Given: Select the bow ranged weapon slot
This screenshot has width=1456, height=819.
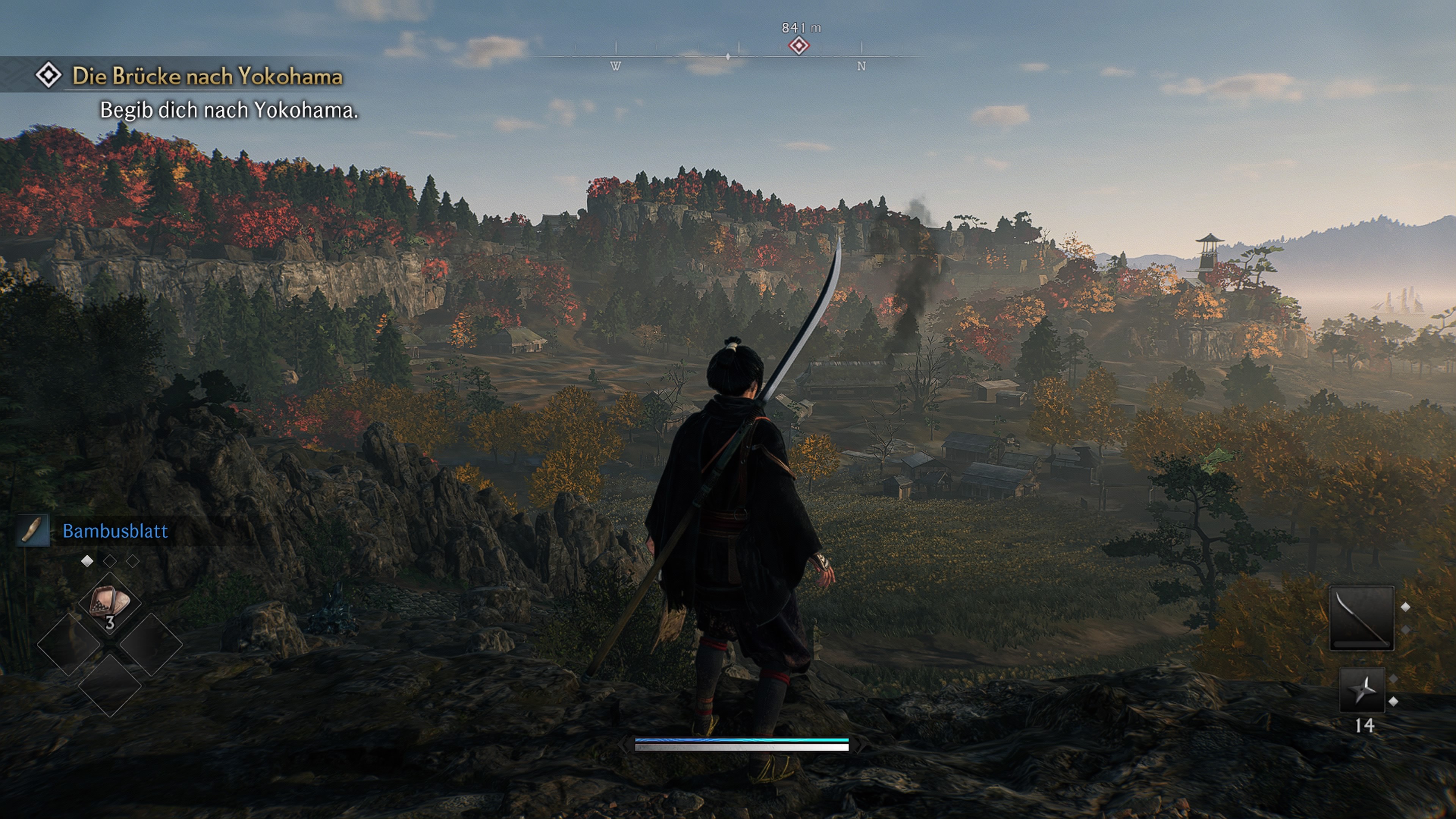Looking at the screenshot, I should tap(1361, 618).
